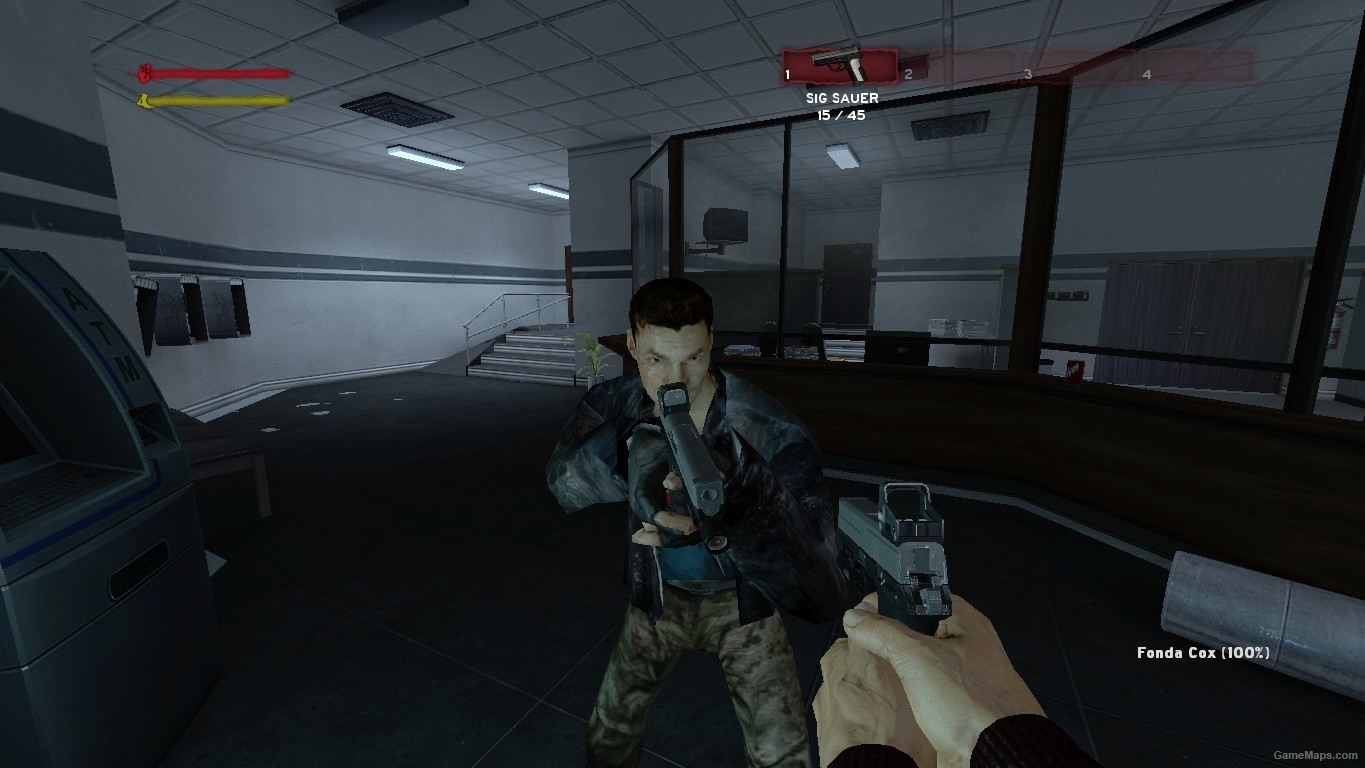Image resolution: width=1365 pixels, height=768 pixels.
Task: Click the heart icon on the health bar
Action: (x=144, y=73)
